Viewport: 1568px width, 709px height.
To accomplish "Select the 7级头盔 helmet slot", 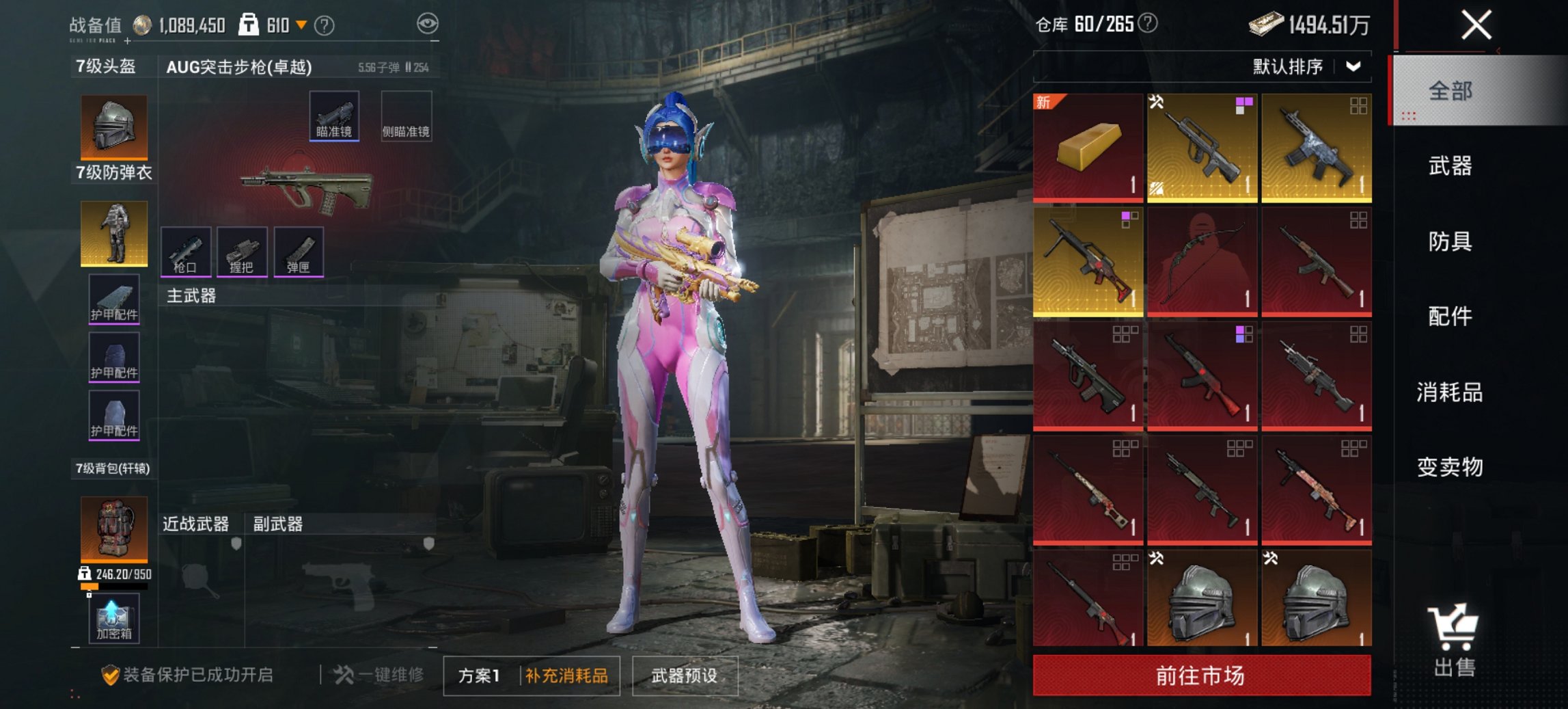I will click(113, 125).
